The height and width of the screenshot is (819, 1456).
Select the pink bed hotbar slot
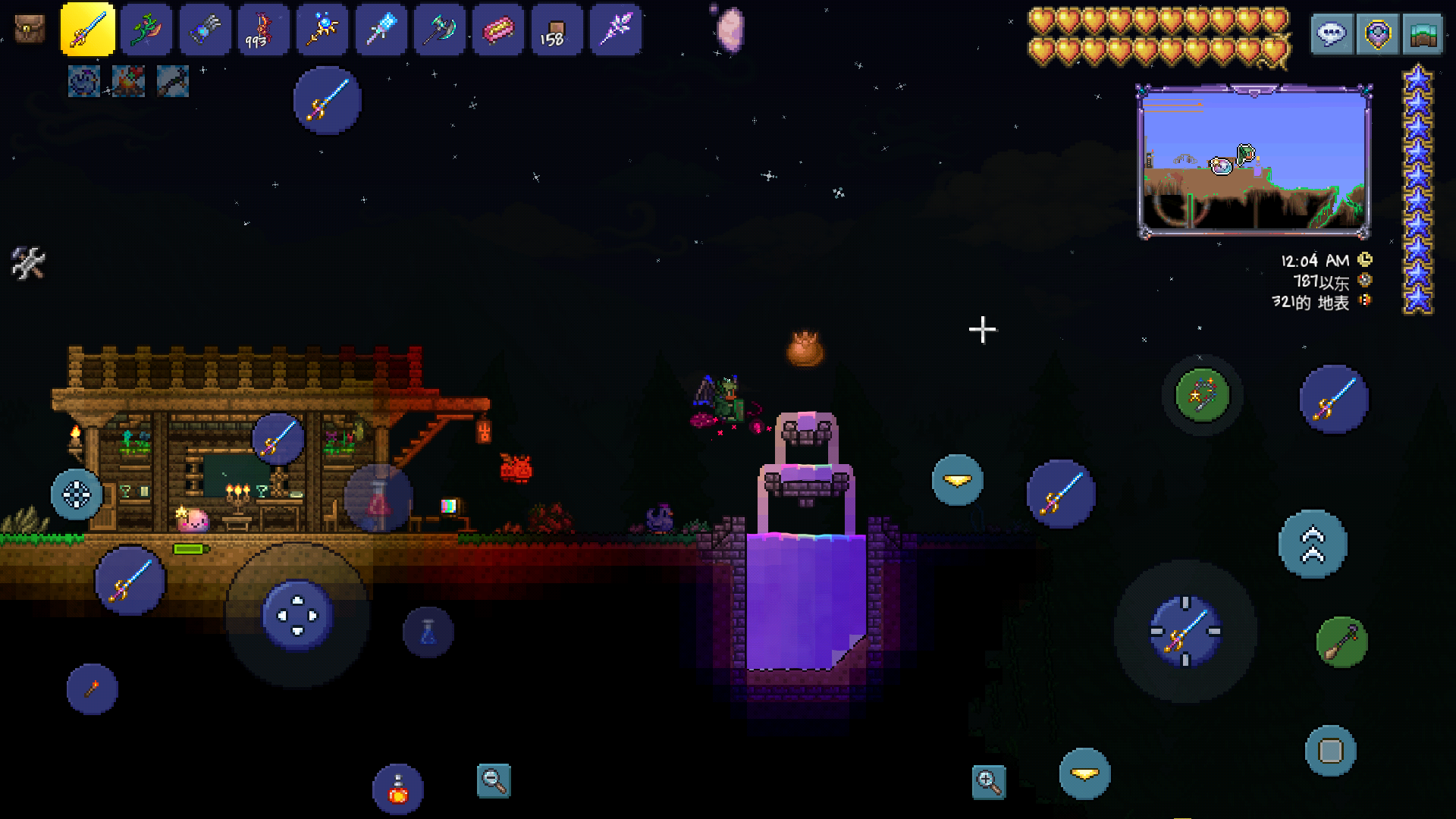pyautogui.click(x=498, y=30)
